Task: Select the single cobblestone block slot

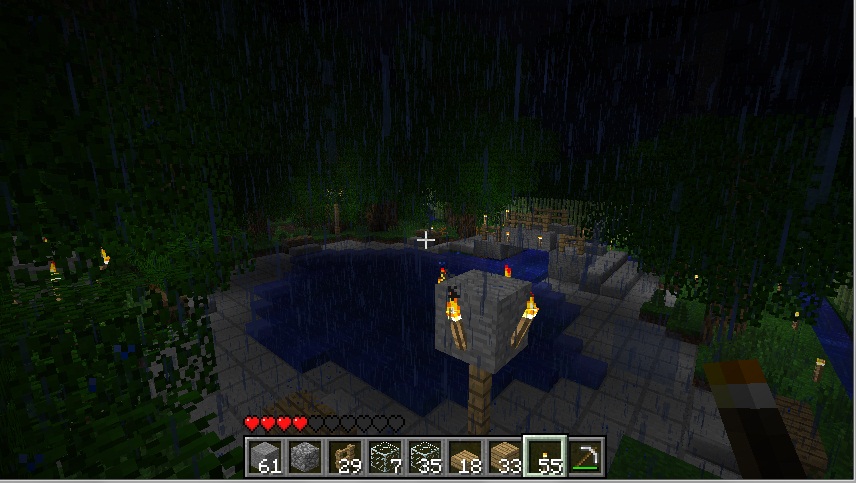Action: click(305, 456)
